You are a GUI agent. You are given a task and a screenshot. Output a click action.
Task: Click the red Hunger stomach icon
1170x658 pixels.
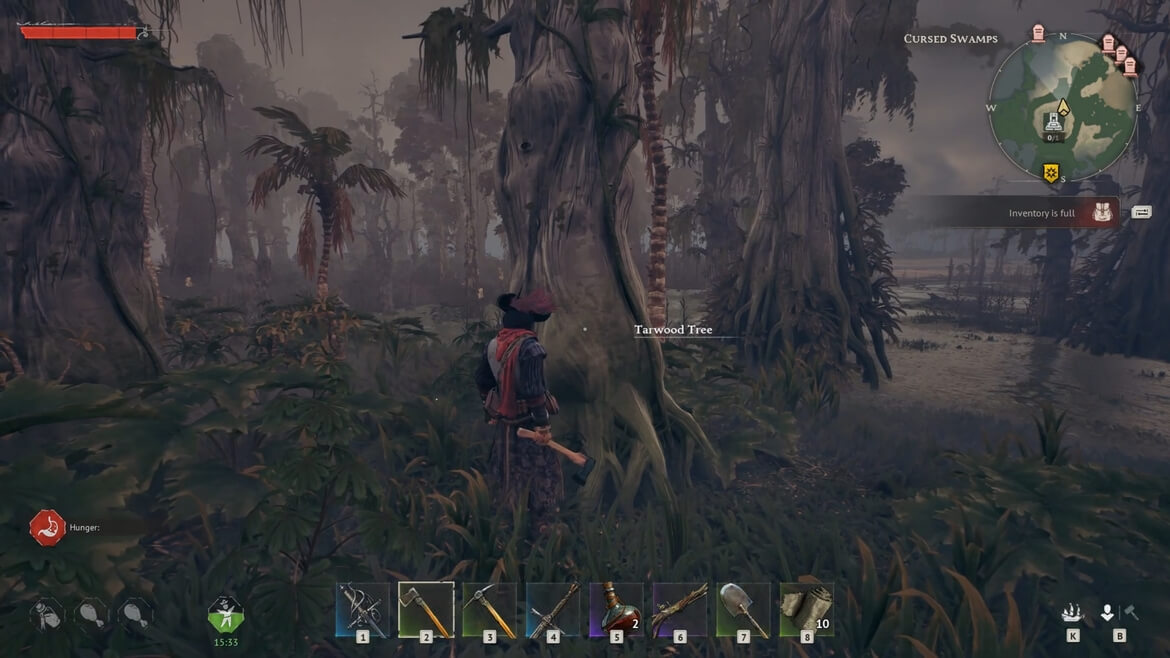(x=47, y=527)
